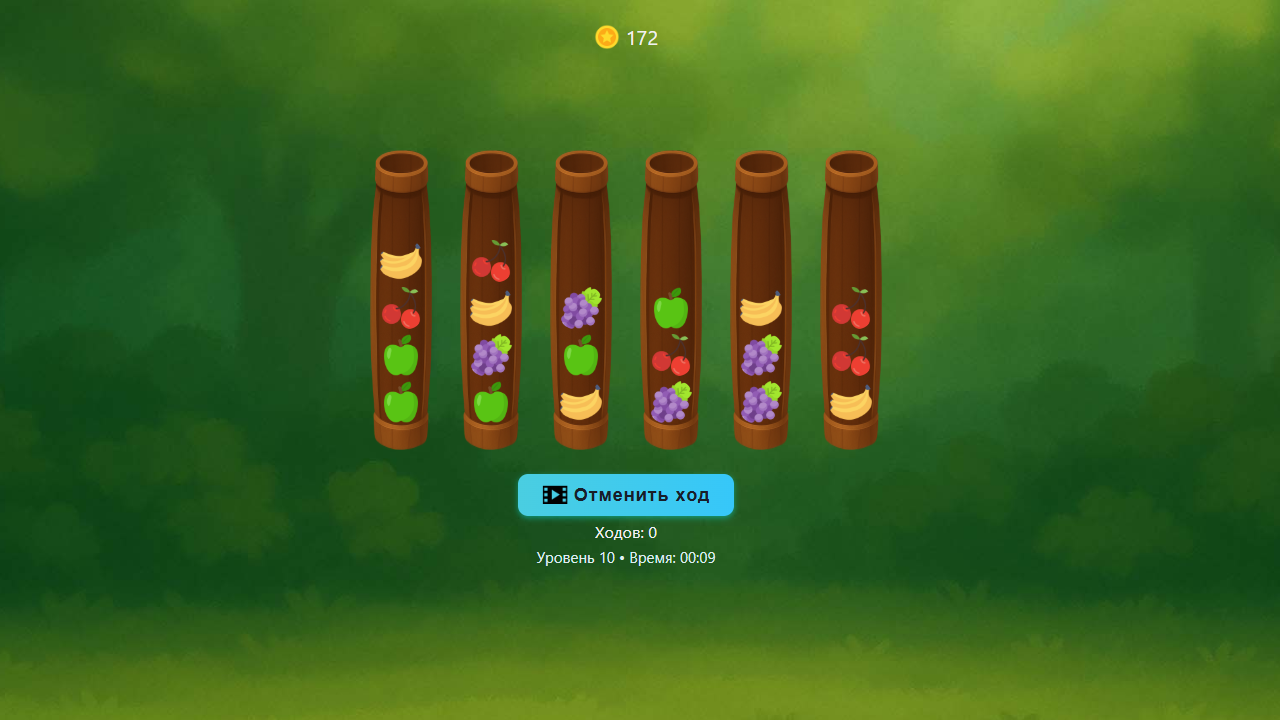
Task: Click the upper grapes in the fifth tube
Action: coord(761,355)
